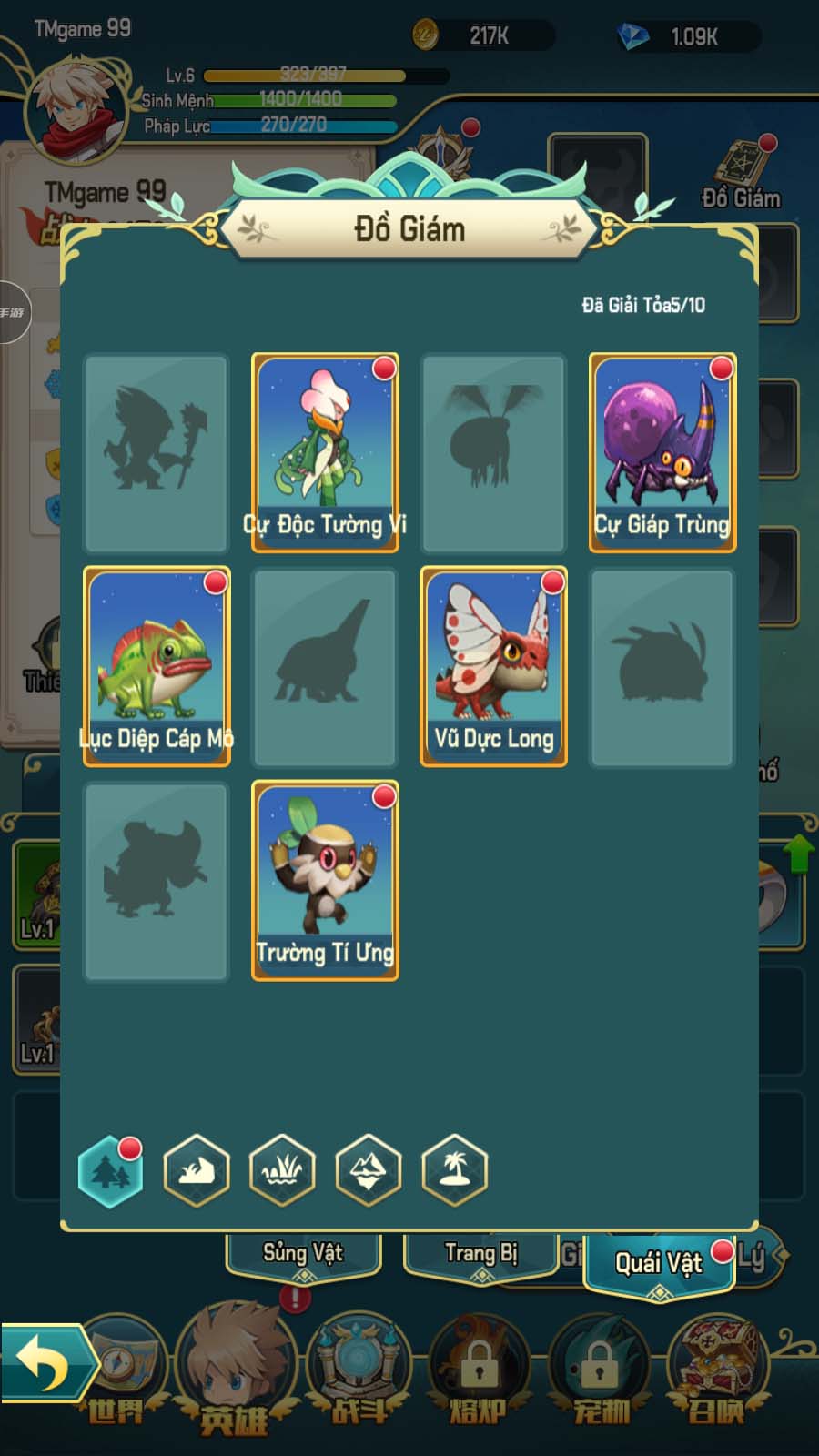Viewport: 819px width, 1456px height.
Task: Select the floating iceberg region filter
Action: (369, 1171)
